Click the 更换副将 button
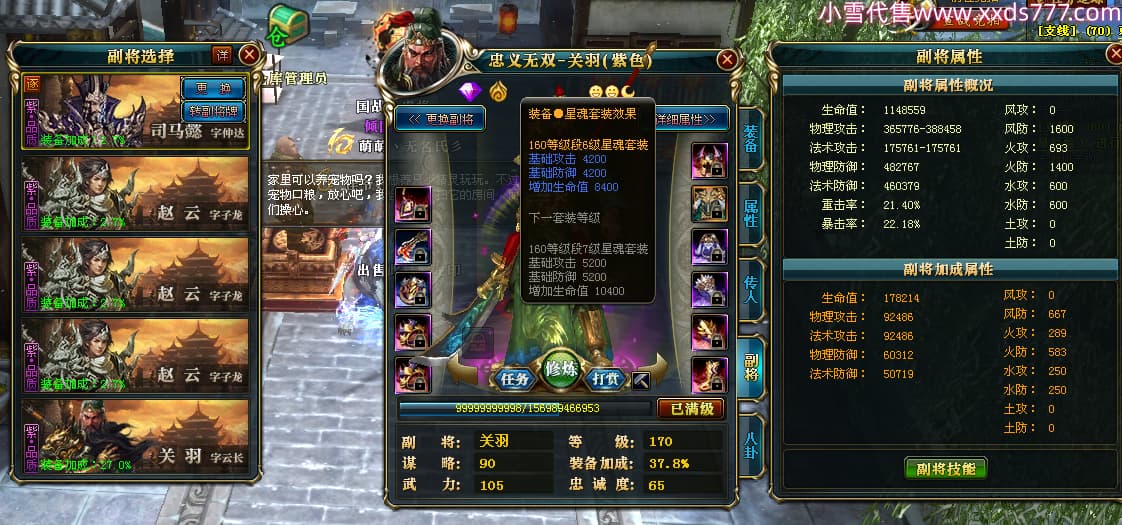 pos(441,120)
